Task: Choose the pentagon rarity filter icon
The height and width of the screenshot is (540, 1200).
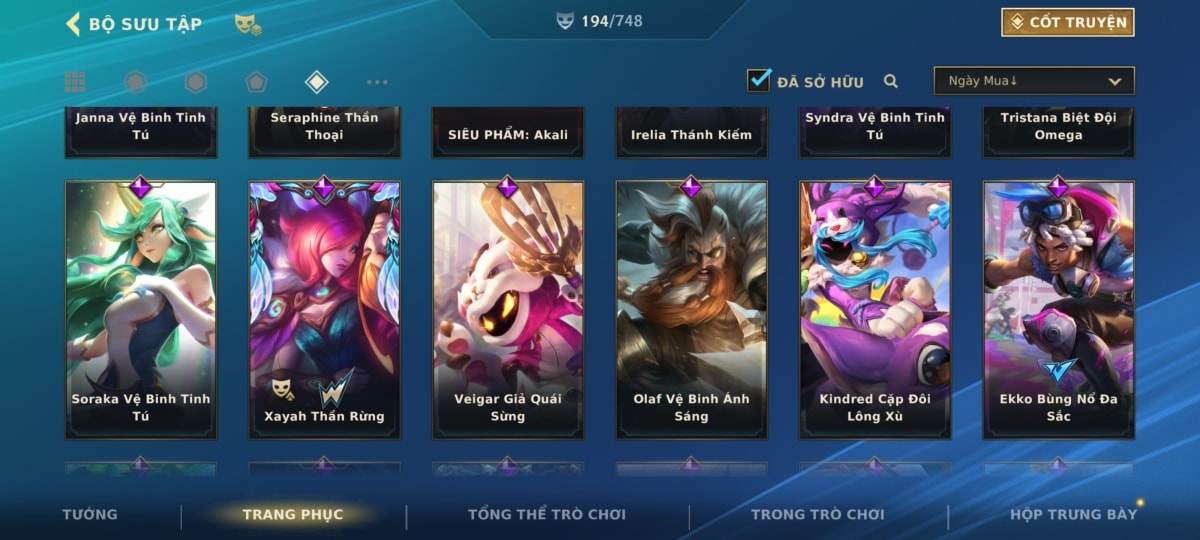Action: (x=256, y=82)
